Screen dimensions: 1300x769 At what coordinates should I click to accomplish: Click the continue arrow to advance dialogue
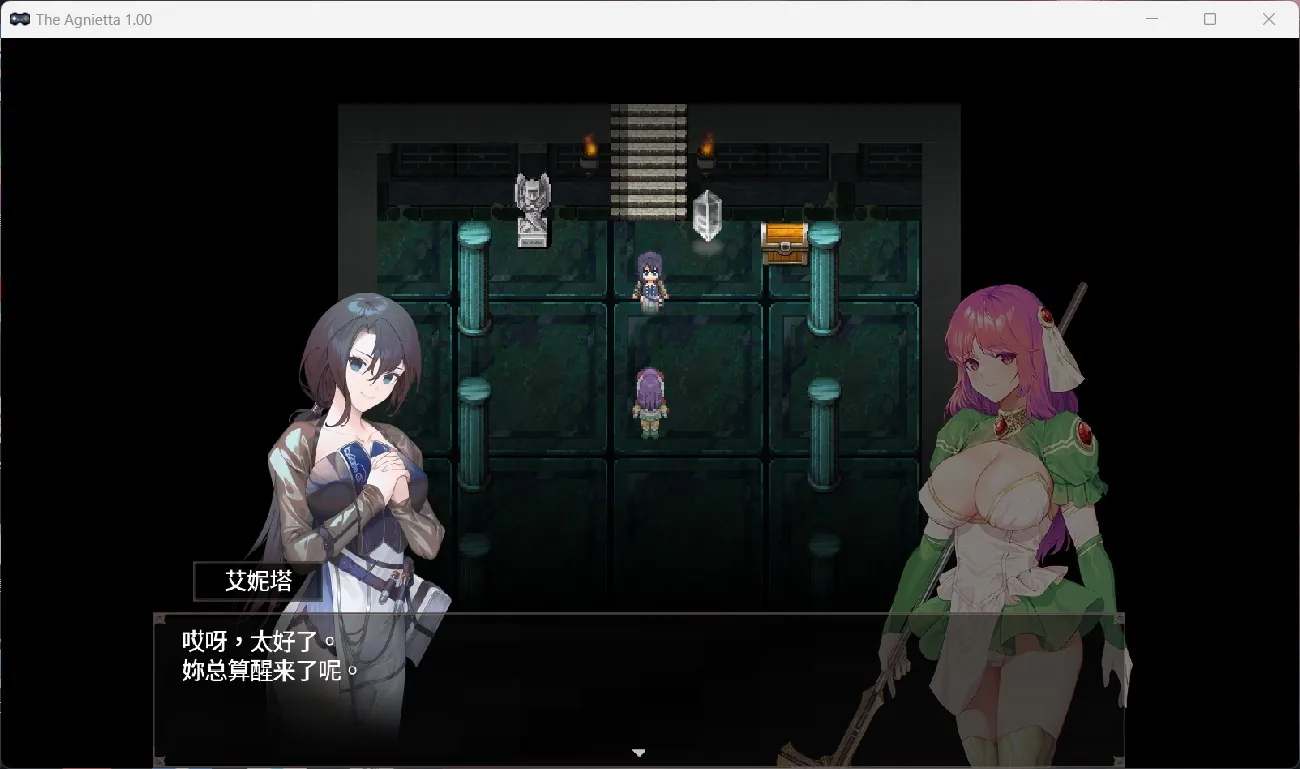tap(638, 752)
